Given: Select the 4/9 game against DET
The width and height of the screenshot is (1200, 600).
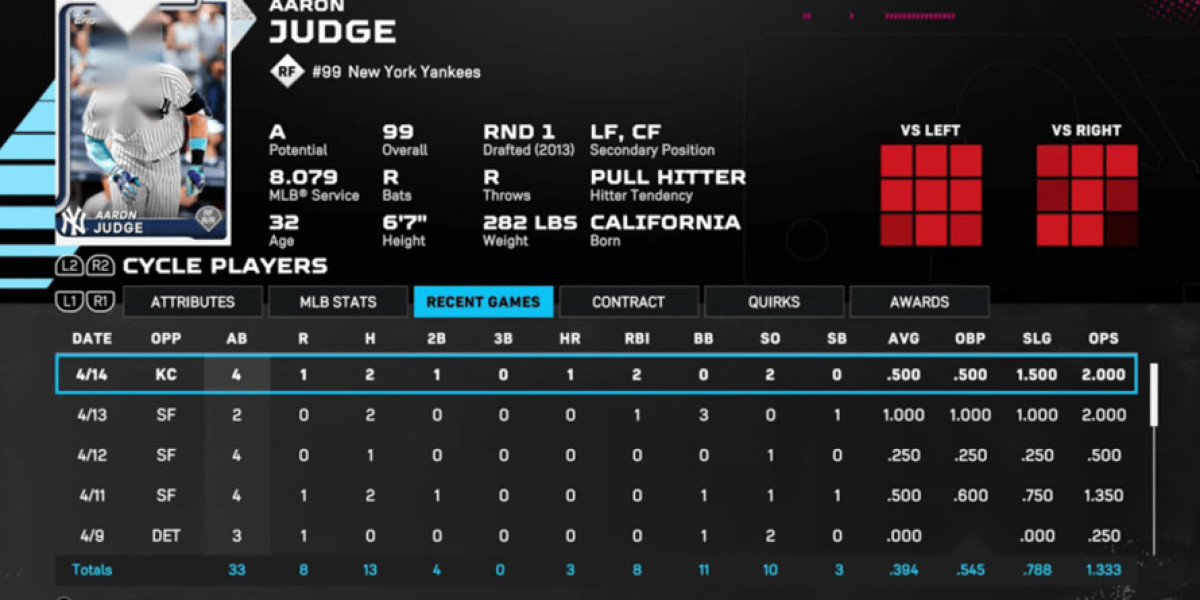Looking at the screenshot, I should [x=596, y=536].
